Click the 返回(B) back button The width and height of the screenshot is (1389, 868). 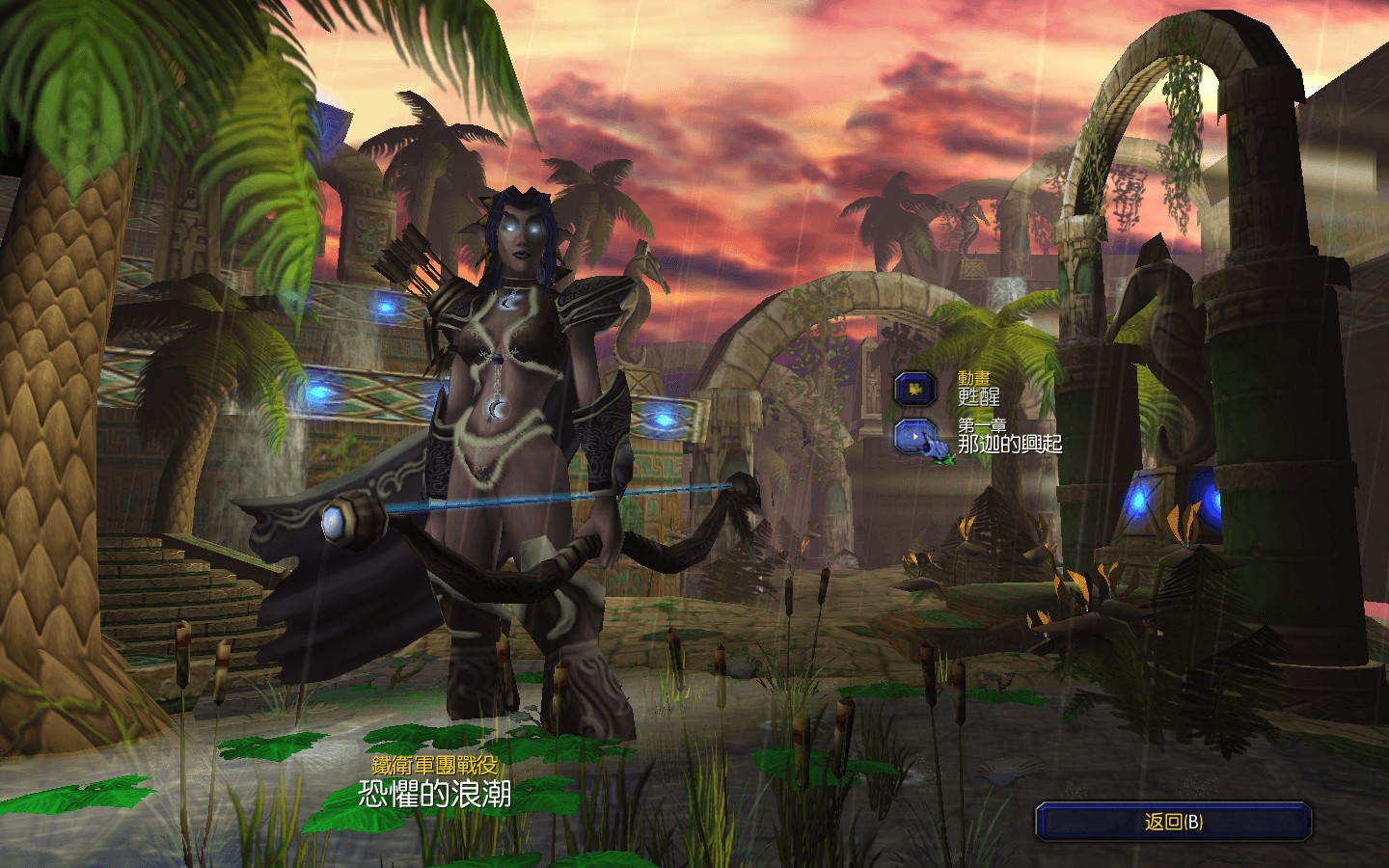click(1173, 822)
